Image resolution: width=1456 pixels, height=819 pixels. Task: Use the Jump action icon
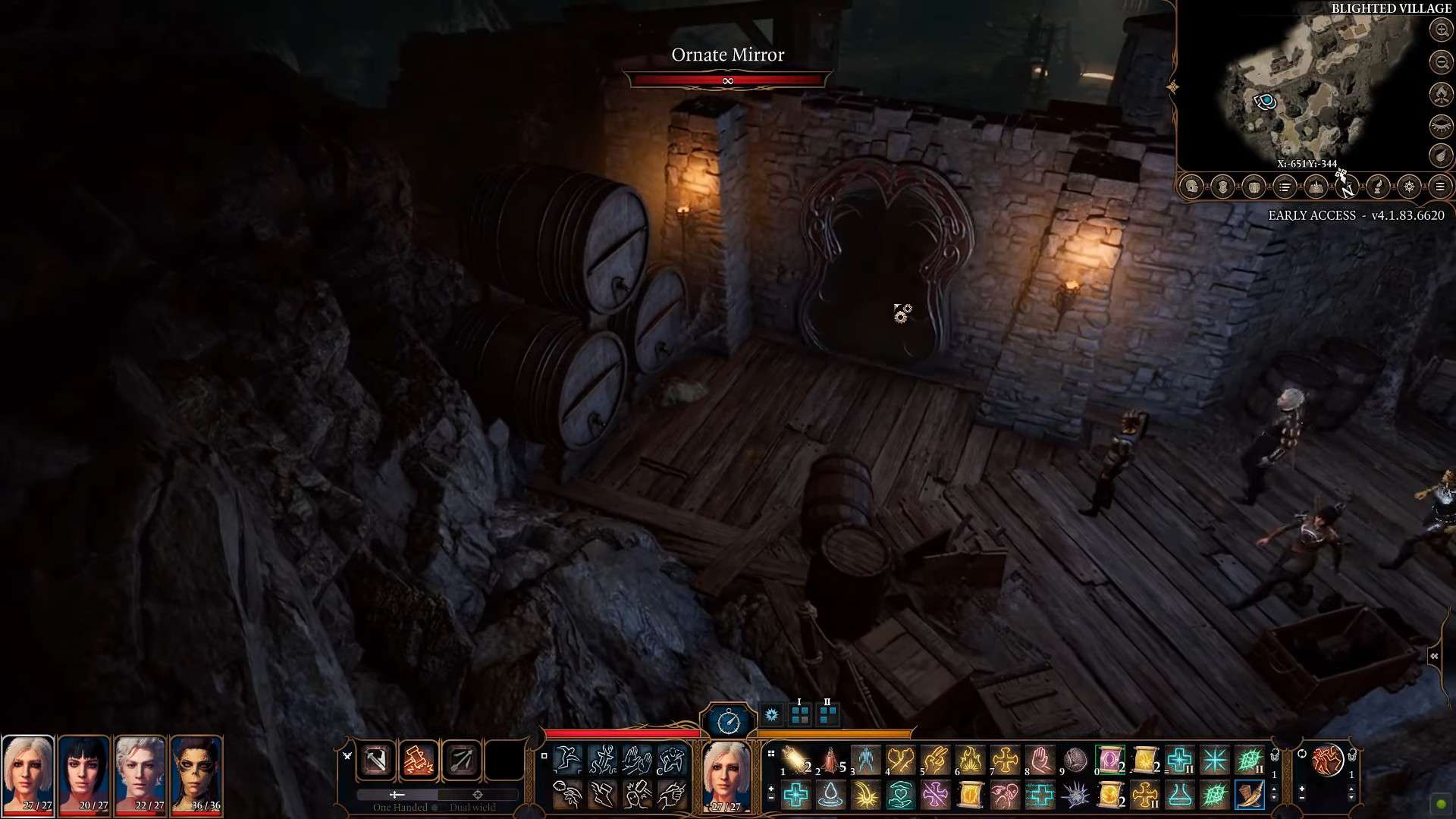567,759
